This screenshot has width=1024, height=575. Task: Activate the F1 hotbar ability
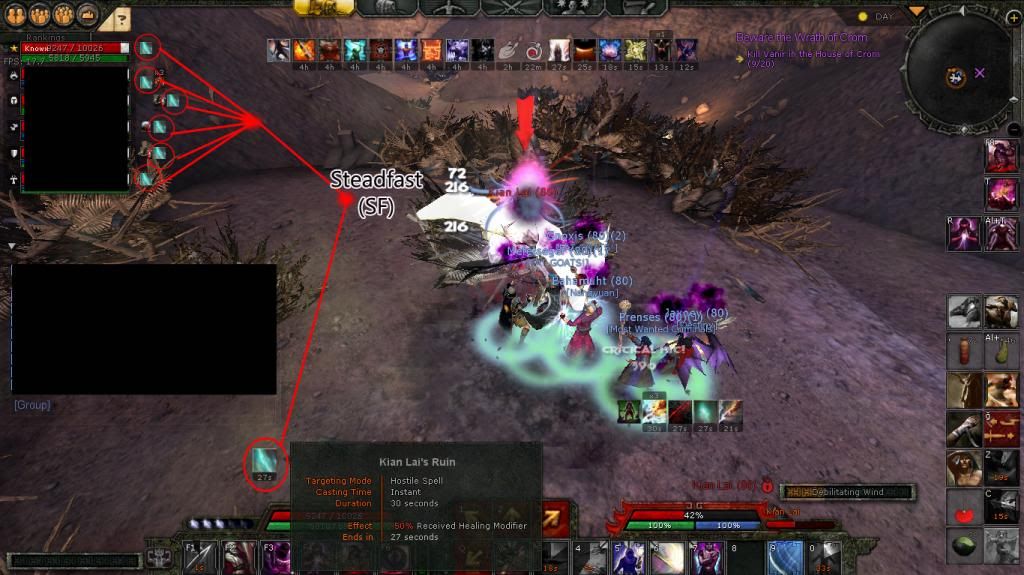[x=198, y=557]
